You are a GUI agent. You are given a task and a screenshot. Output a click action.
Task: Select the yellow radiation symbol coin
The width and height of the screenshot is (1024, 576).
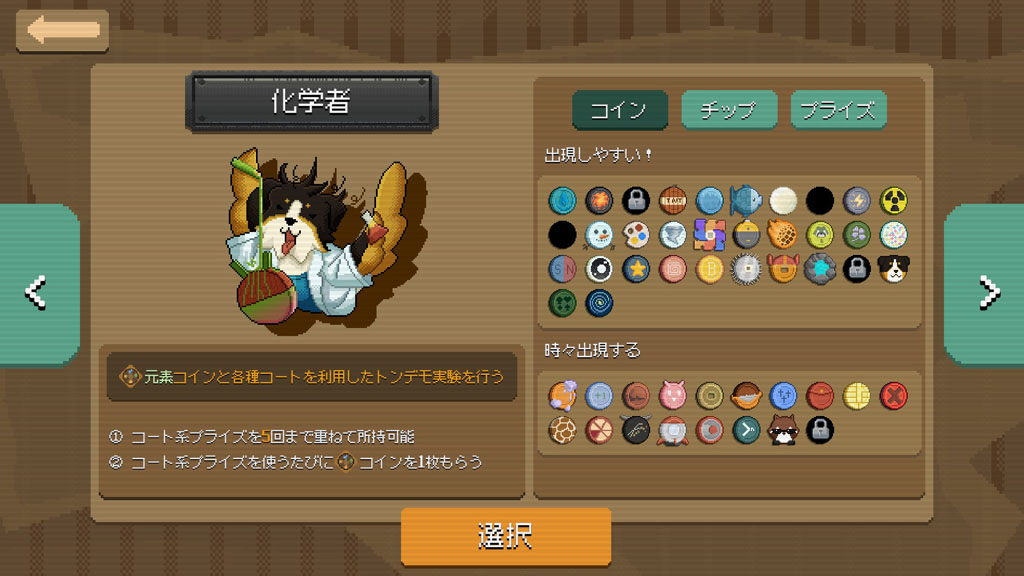click(893, 201)
